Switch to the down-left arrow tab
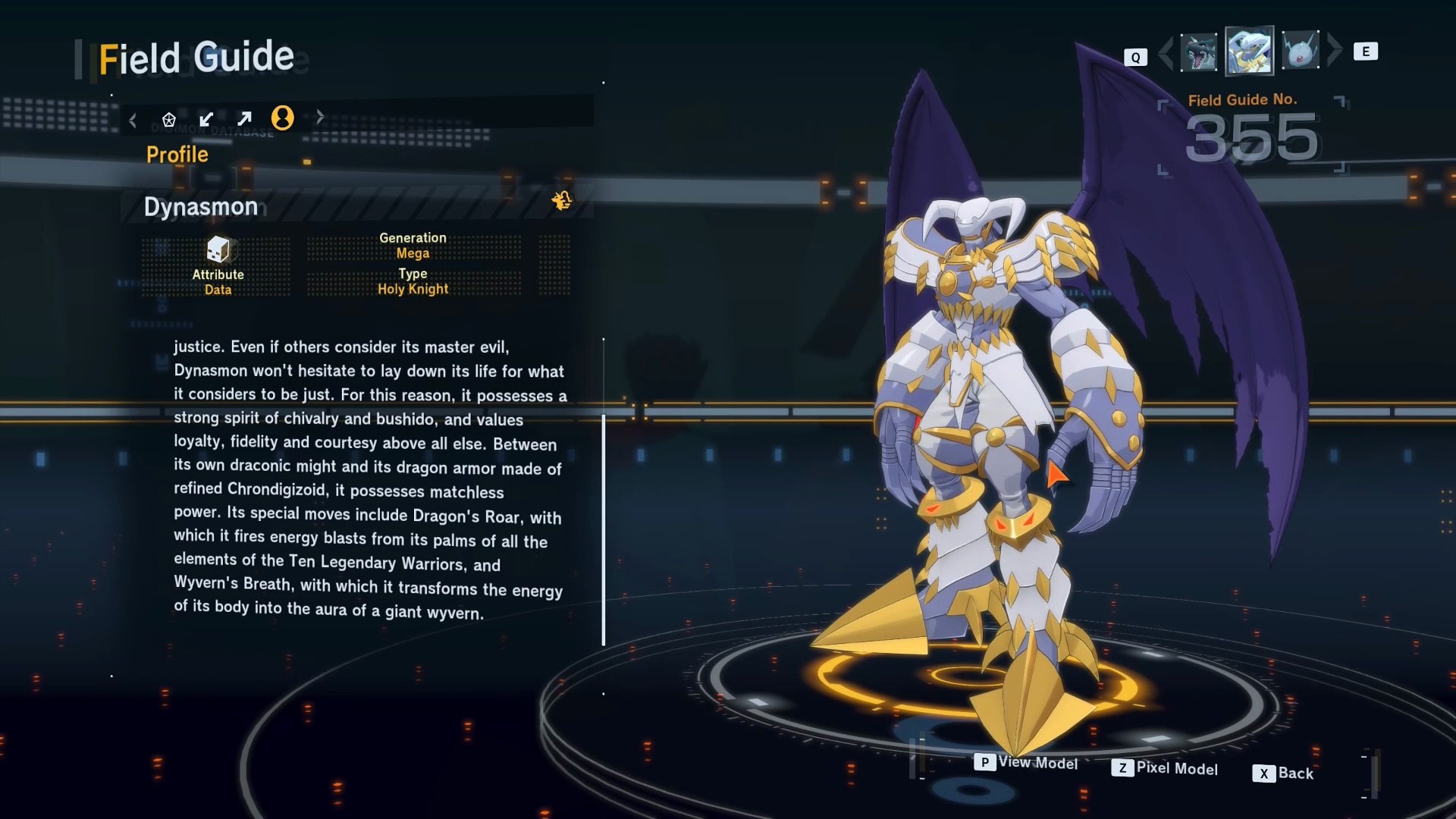 pos(206,119)
